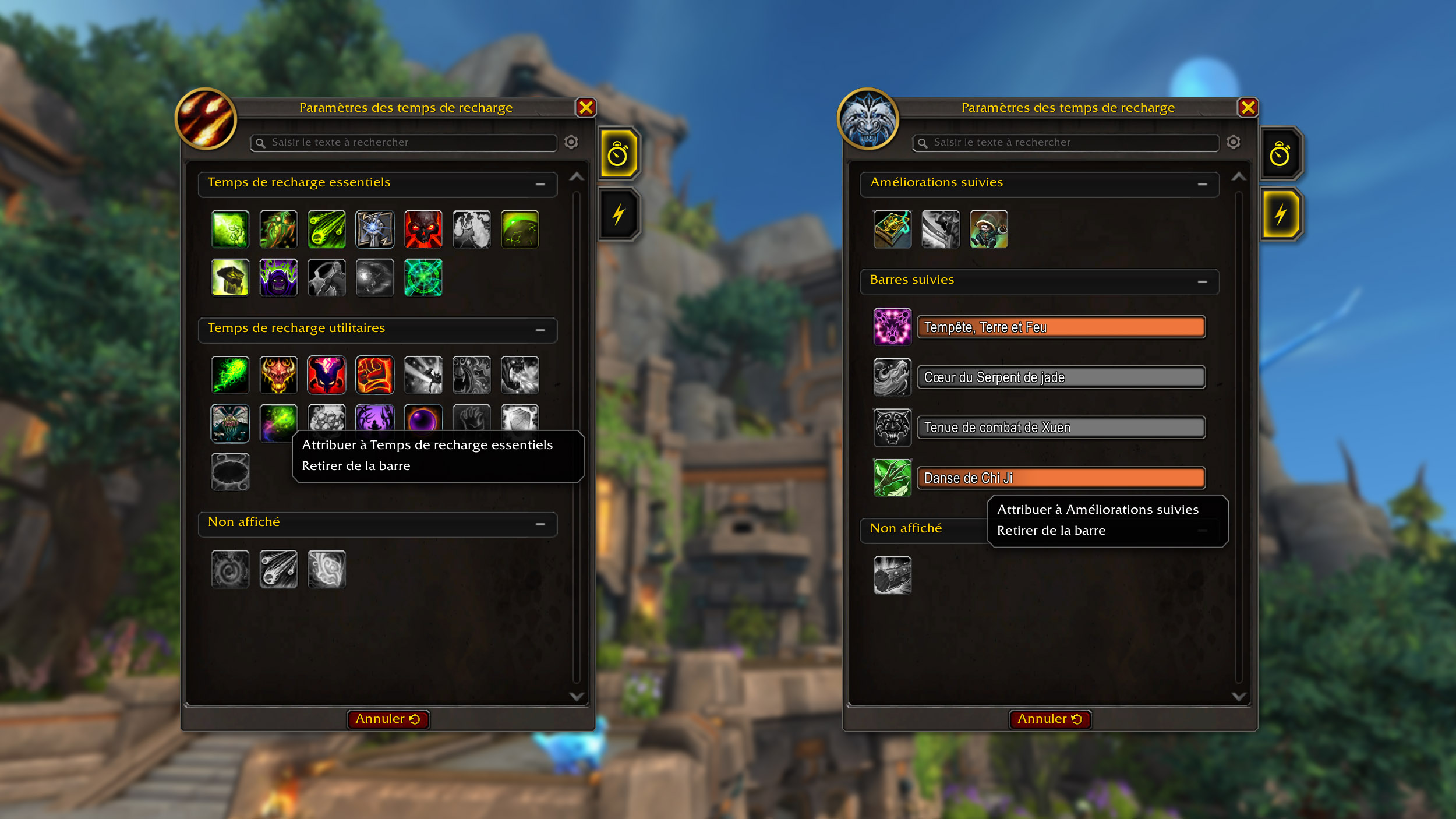Screen dimensions: 1456x819
Task: Collapse the Améliorations suivies section
Action: tap(1202, 184)
